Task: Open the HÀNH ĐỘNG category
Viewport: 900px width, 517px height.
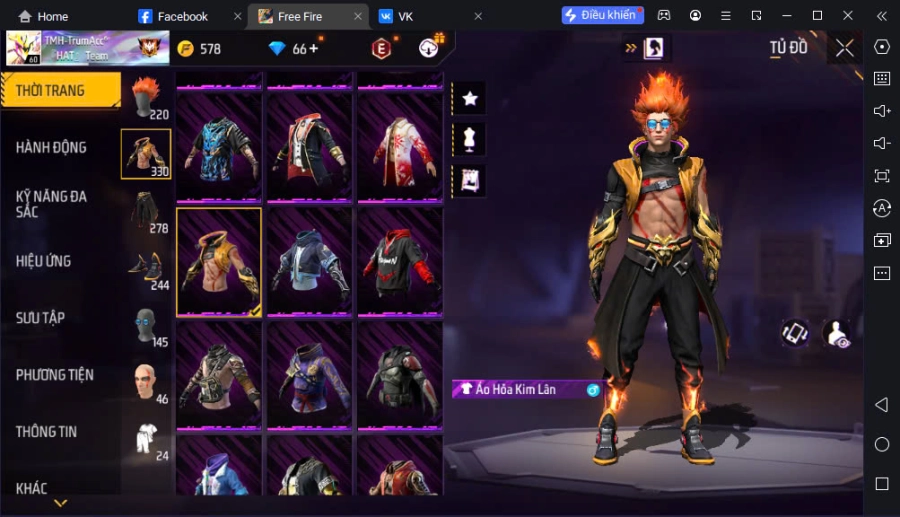Action: tap(52, 147)
